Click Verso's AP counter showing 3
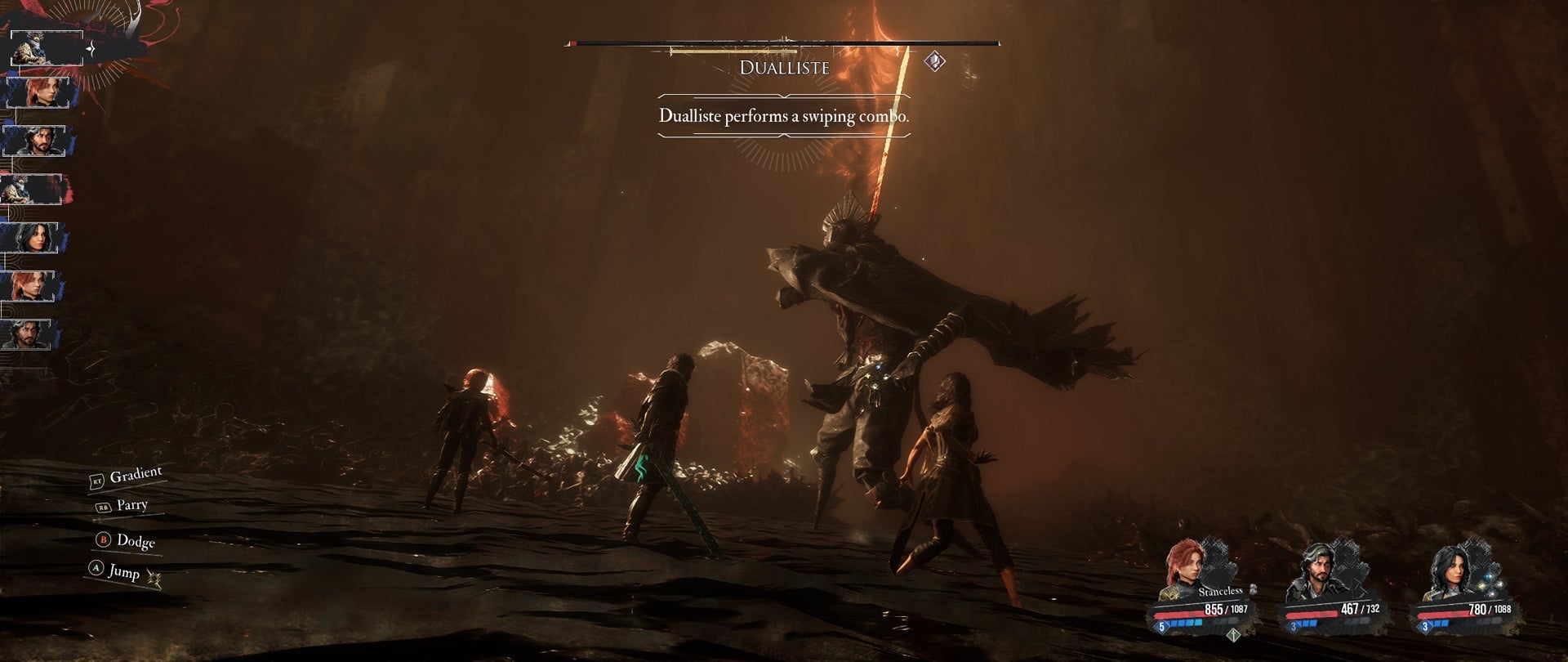This screenshot has height=662, width=1568. point(1294,626)
